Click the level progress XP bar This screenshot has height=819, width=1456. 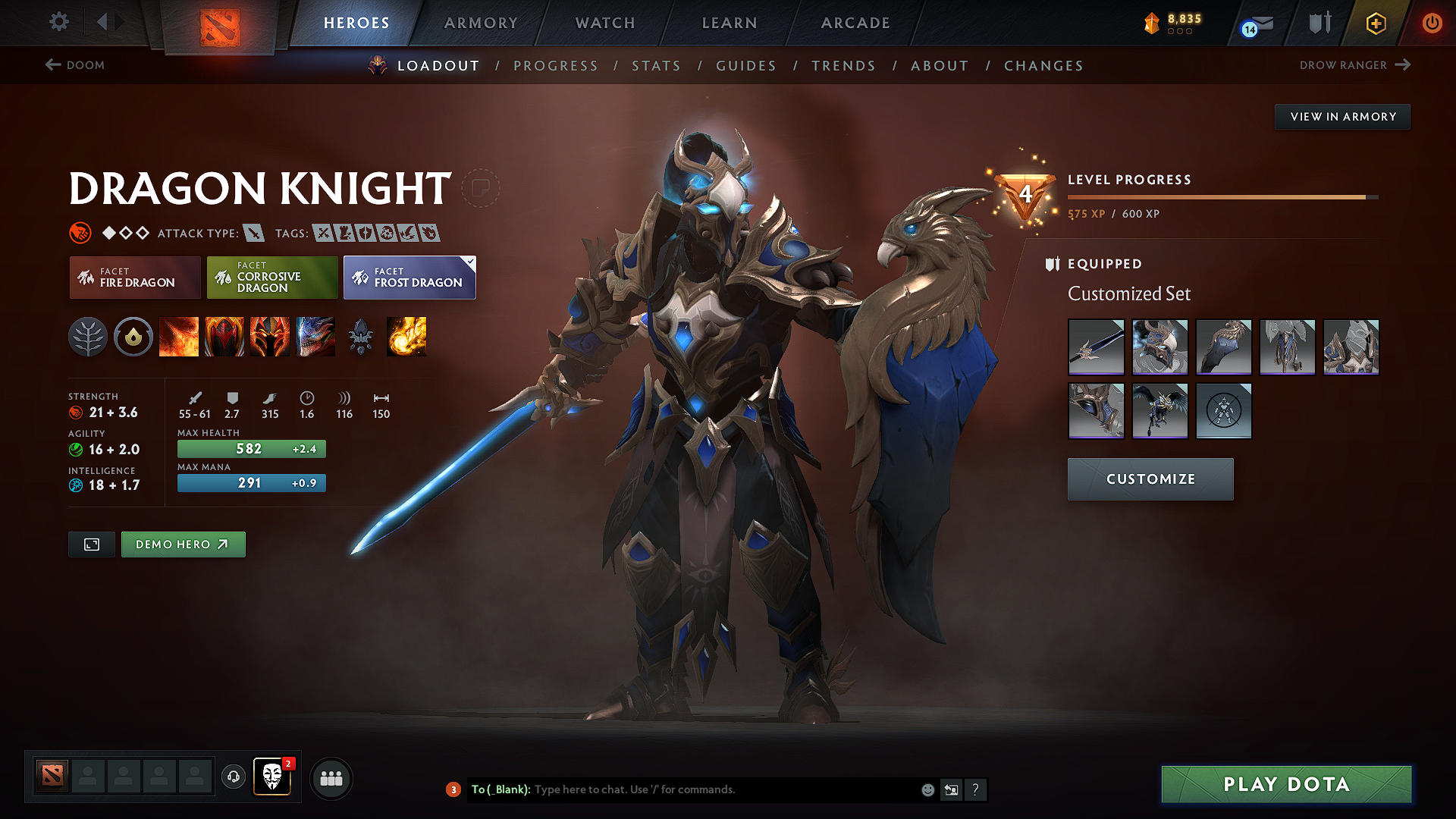[1221, 196]
